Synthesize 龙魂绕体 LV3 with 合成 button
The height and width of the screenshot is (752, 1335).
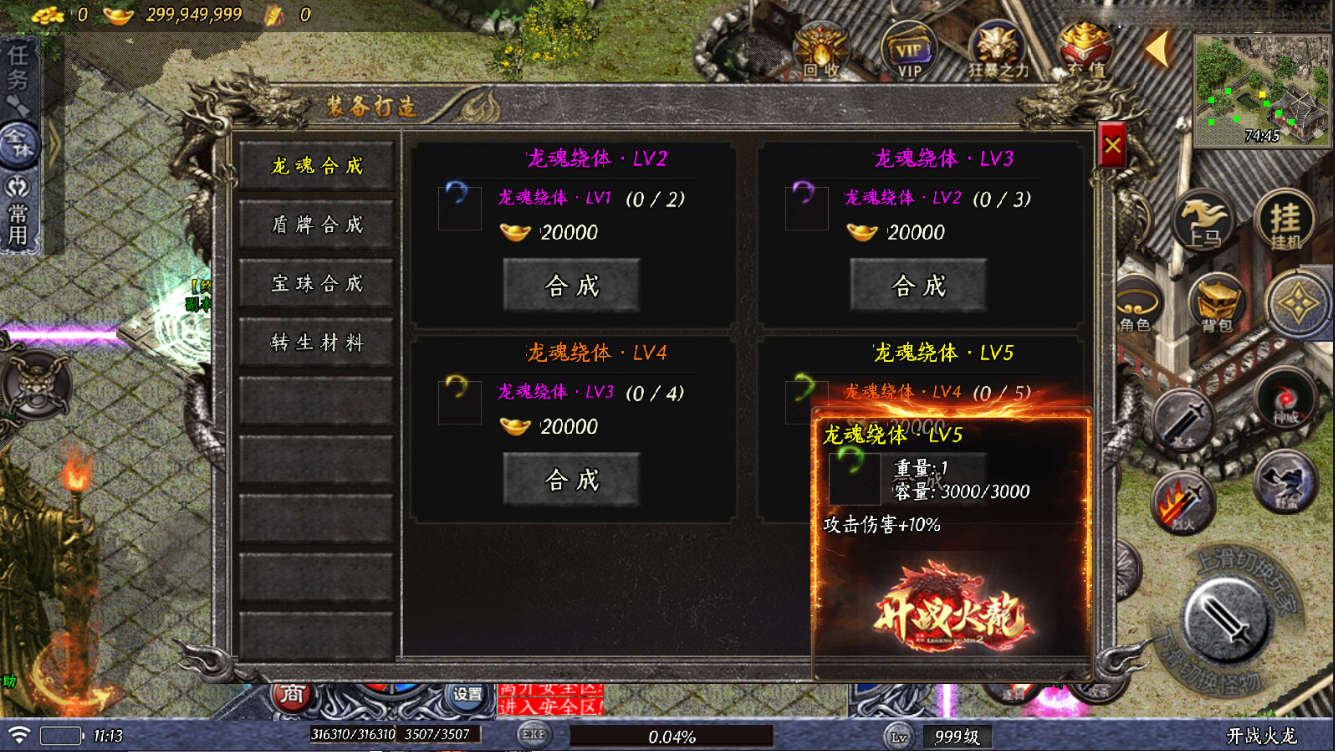coord(918,286)
